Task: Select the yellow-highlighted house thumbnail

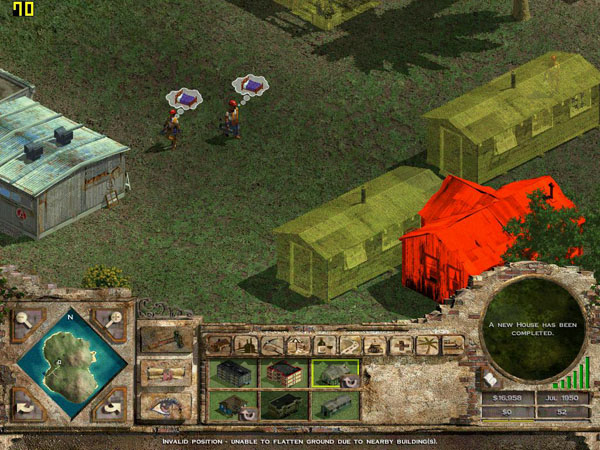Action: click(x=335, y=373)
